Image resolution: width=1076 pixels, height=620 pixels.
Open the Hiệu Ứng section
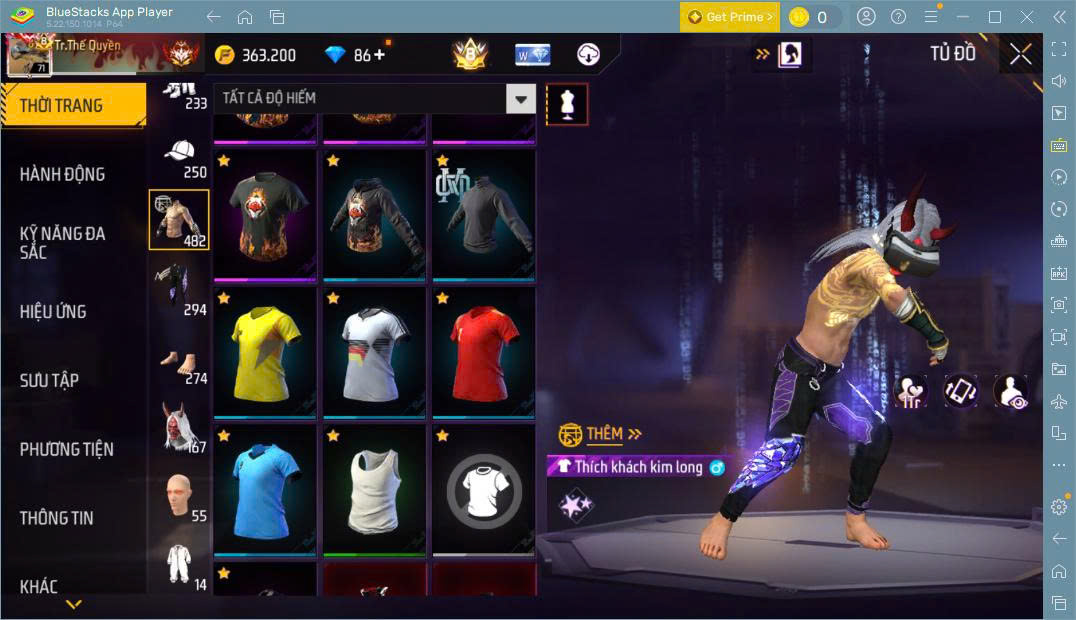pos(53,311)
